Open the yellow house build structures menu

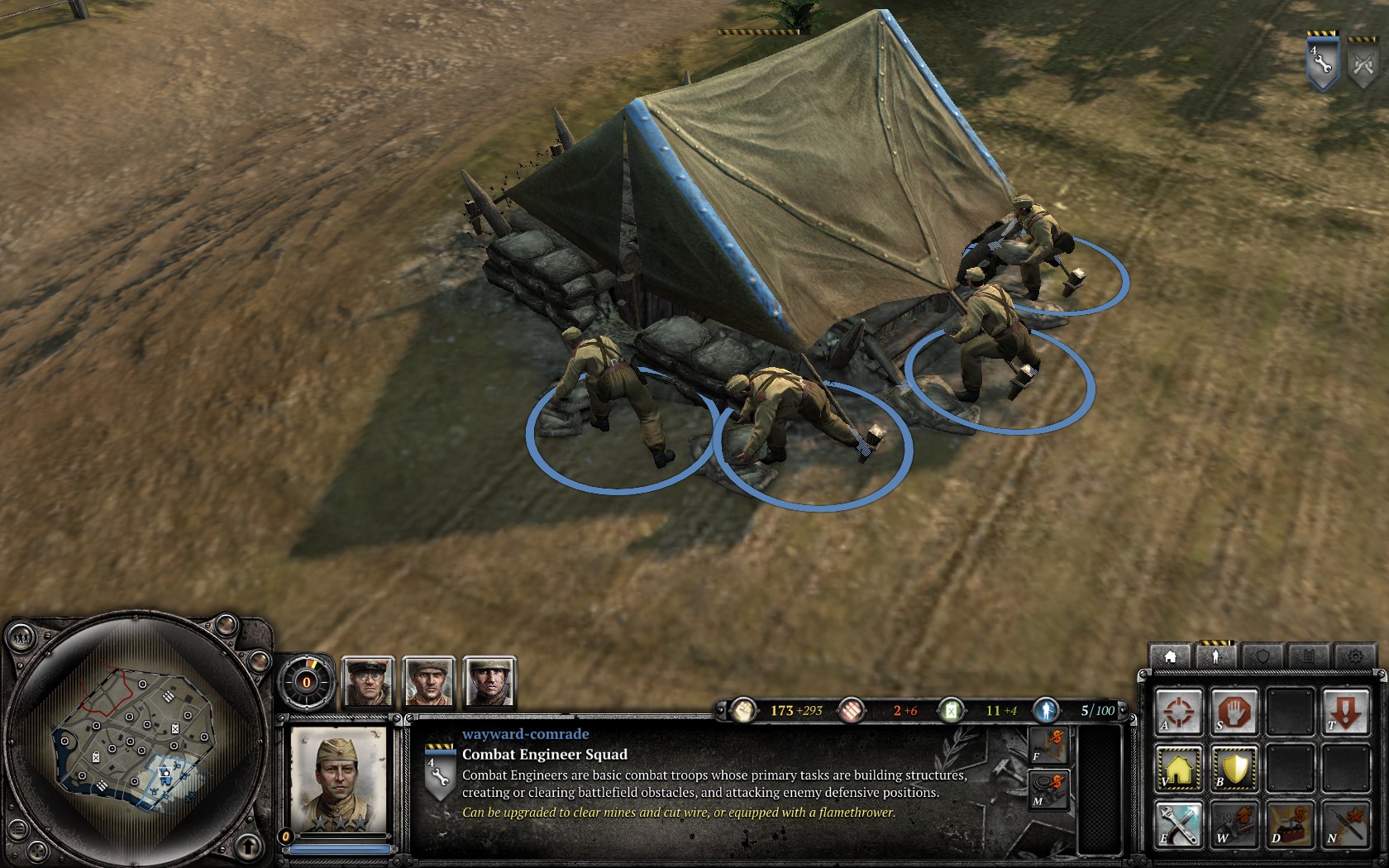click(1179, 769)
